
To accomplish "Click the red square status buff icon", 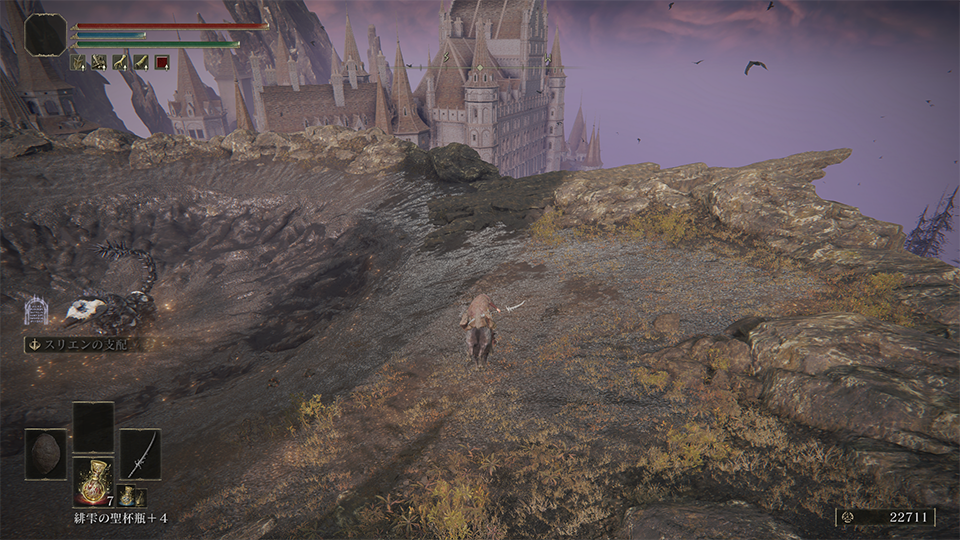I will (162, 62).
